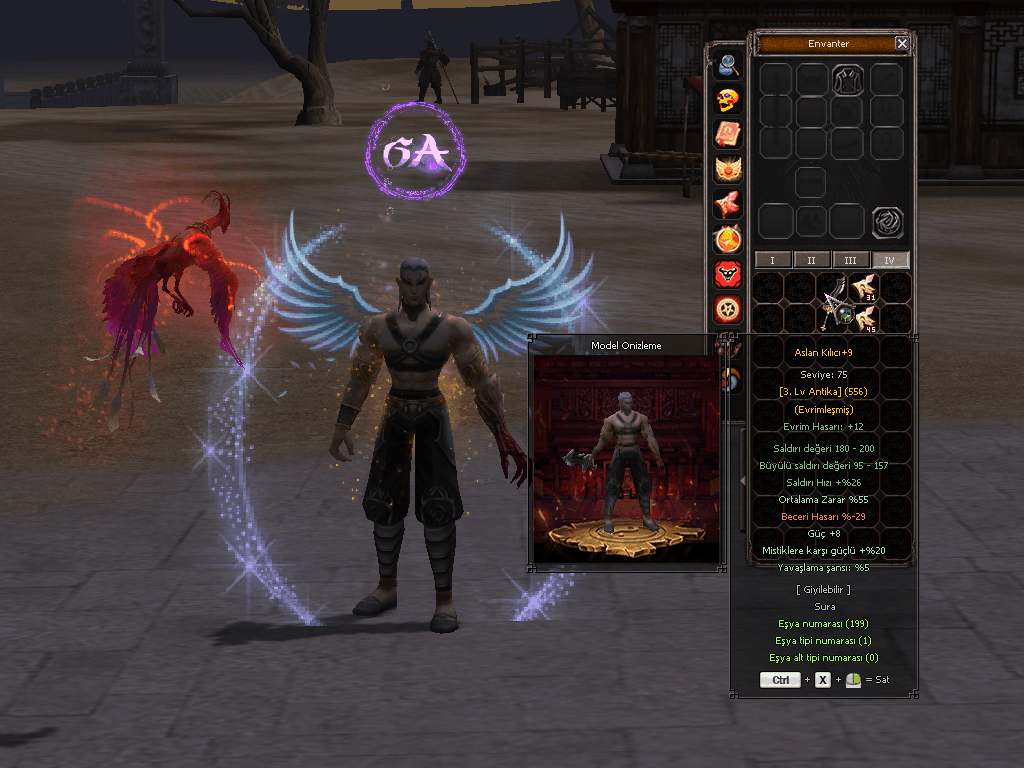
Task: Pick the wing item stack of 45
Action: point(865,320)
